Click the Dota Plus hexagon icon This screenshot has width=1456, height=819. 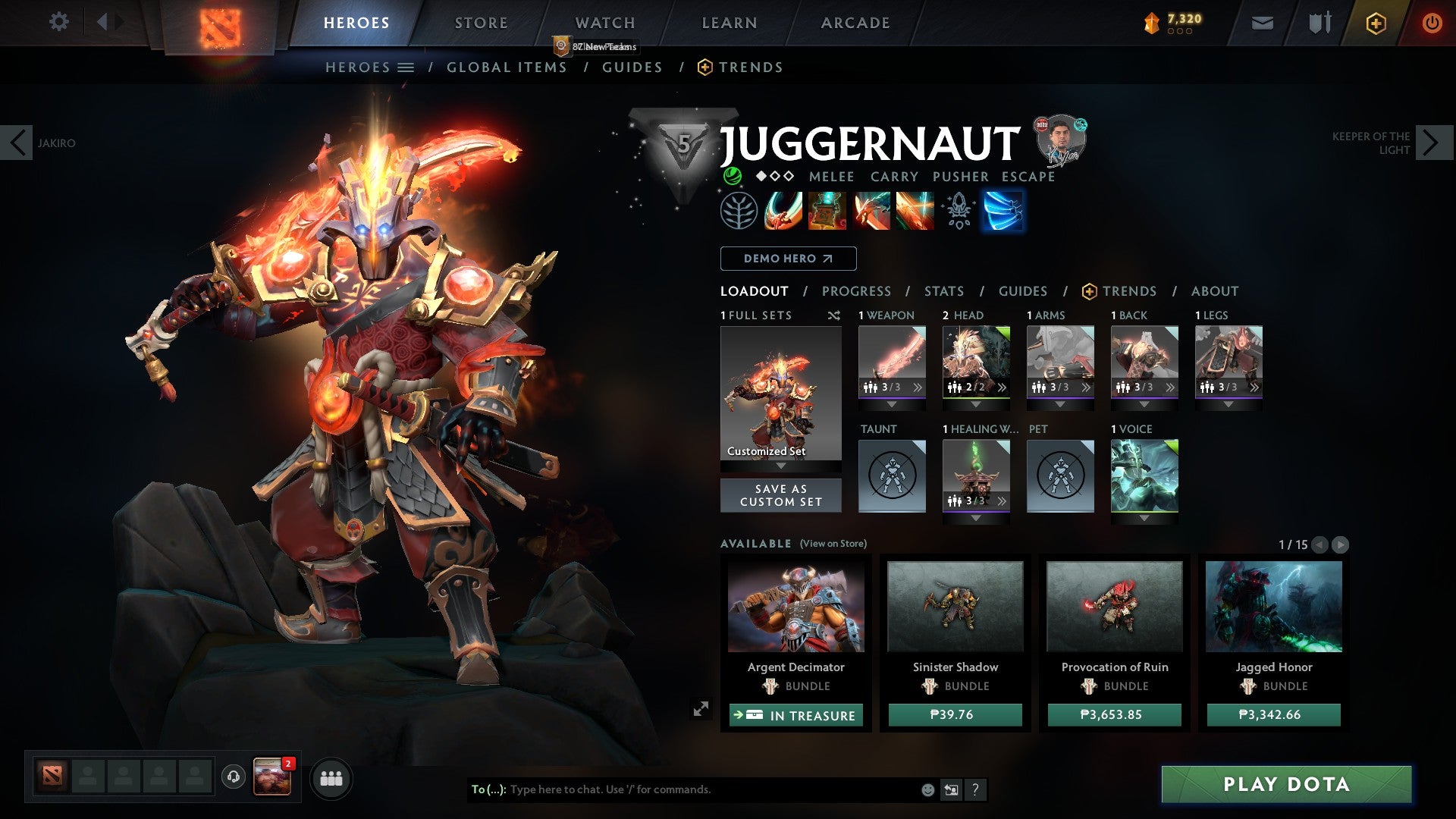(x=1376, y=23)
